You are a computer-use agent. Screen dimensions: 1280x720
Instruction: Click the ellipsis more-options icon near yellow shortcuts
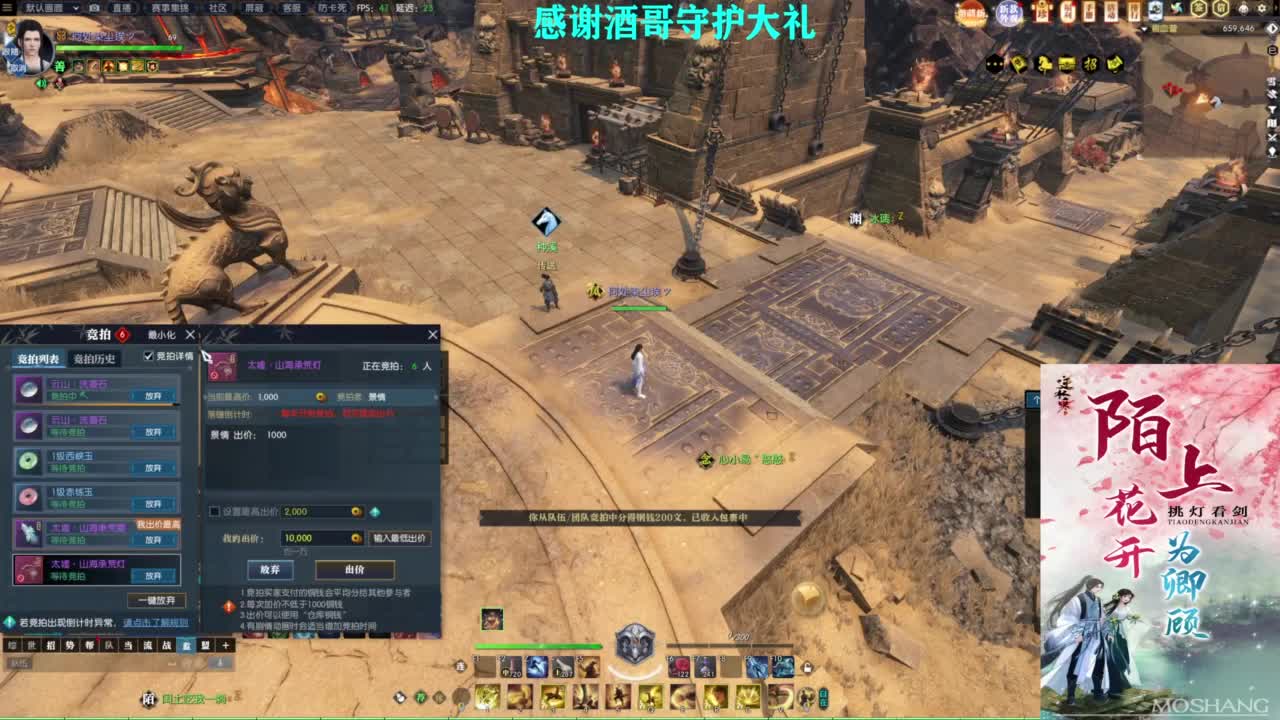click(x=994, y=64)
